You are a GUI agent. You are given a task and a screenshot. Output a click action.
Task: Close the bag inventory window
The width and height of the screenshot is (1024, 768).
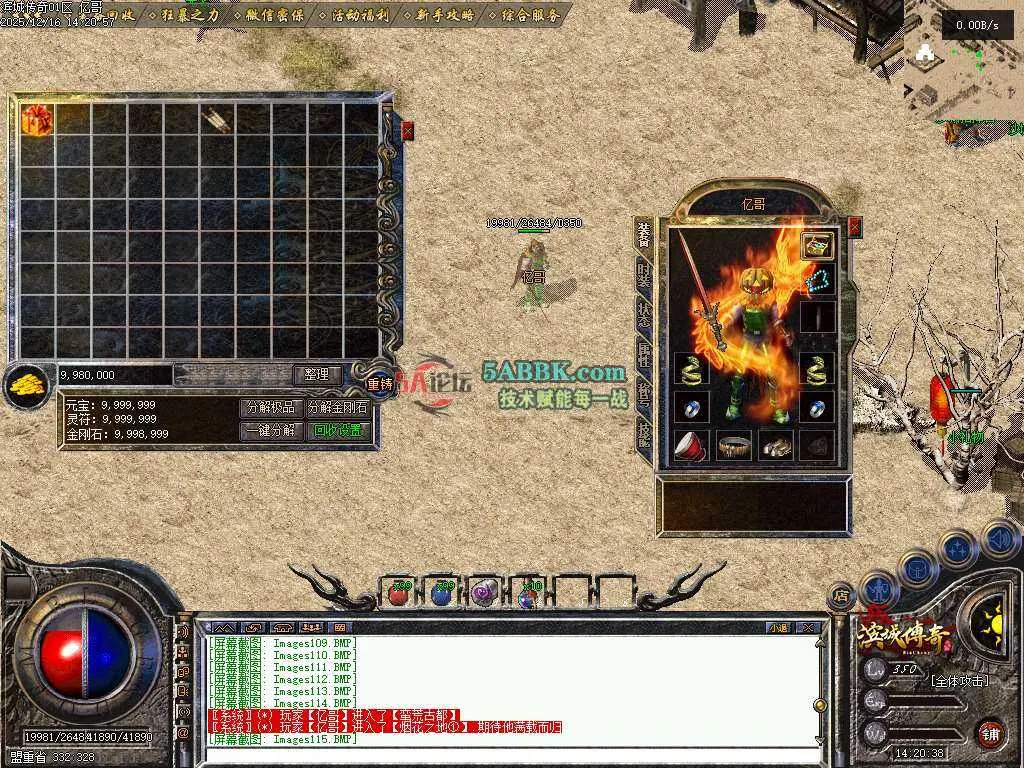[x=407, y=130]
